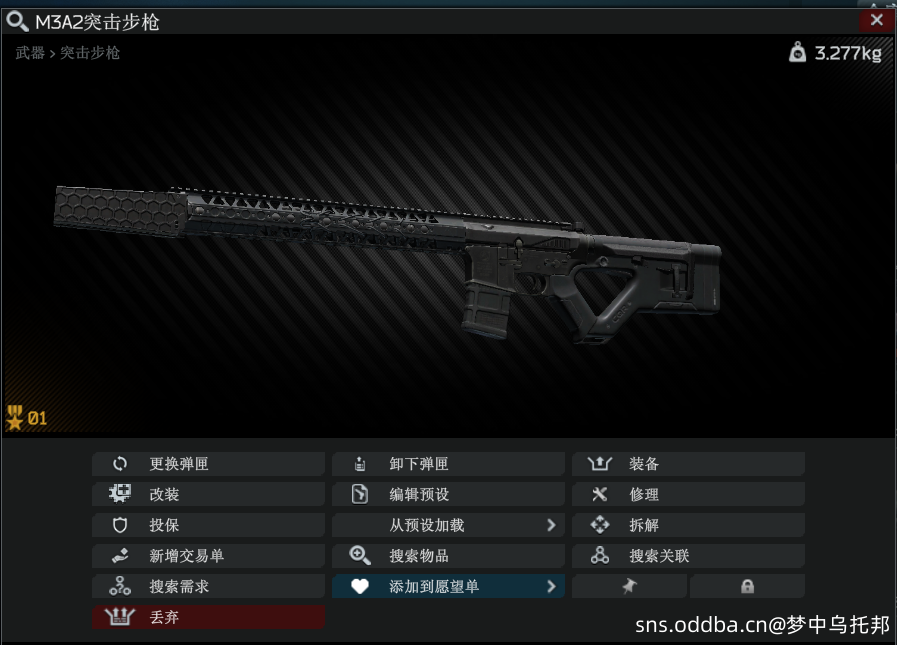Image resolution: width=897 pixels, height=645 pixels.
Task: Close the M3A2 weapon inspection window
Action: pos(876,20)
